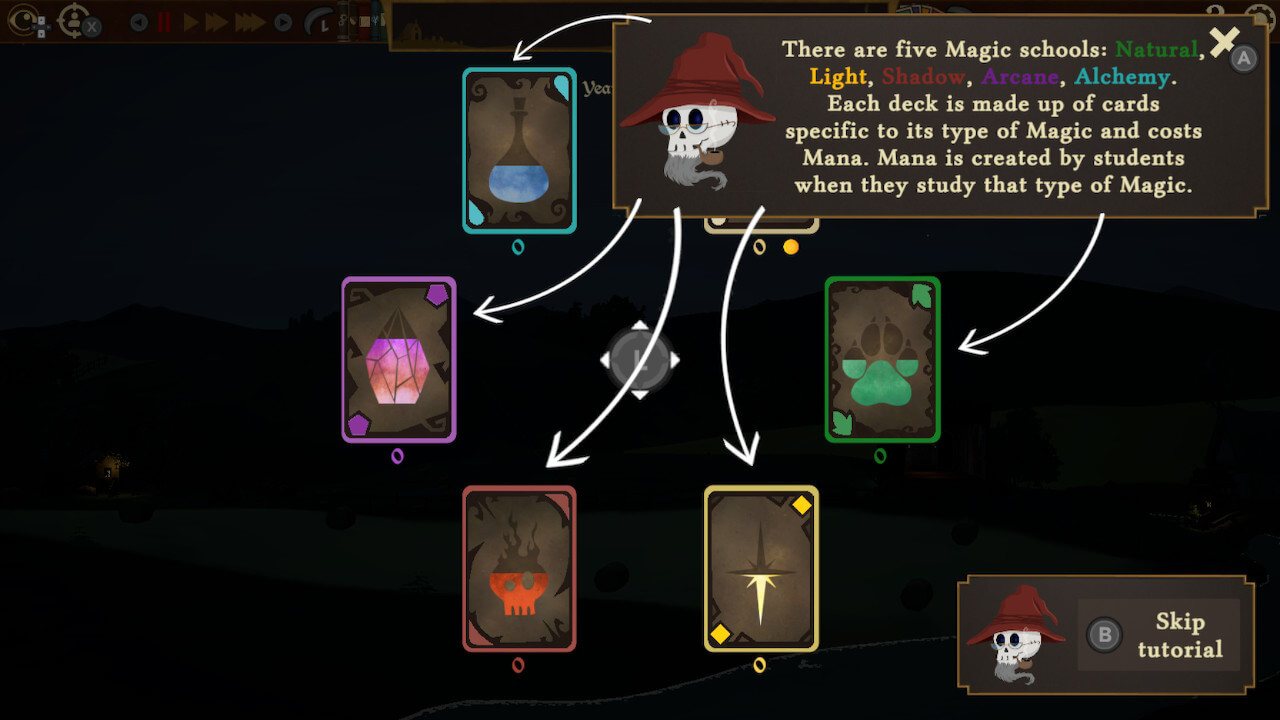Select the teal Alchemy deck card
Screen dimensions: 1280x720
pos(518,150)
